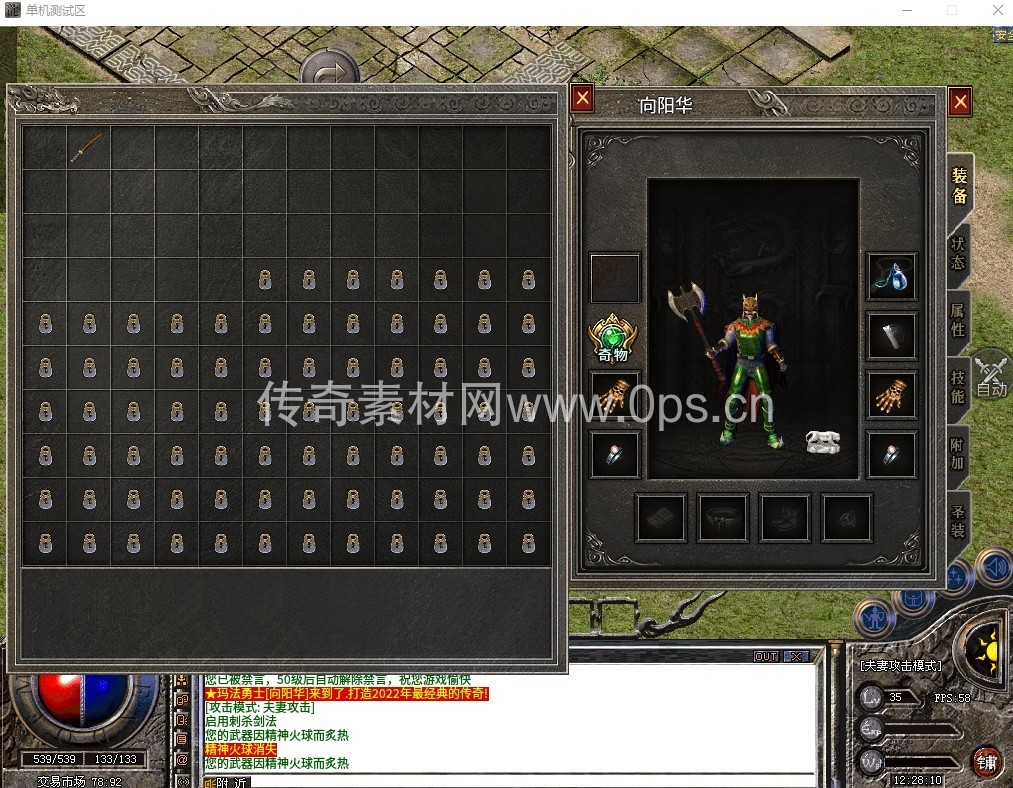Screen dimensions: 1013x788
Task: Click the chat window OUT button
Action: pyautogui.click(x=765, y=656)
